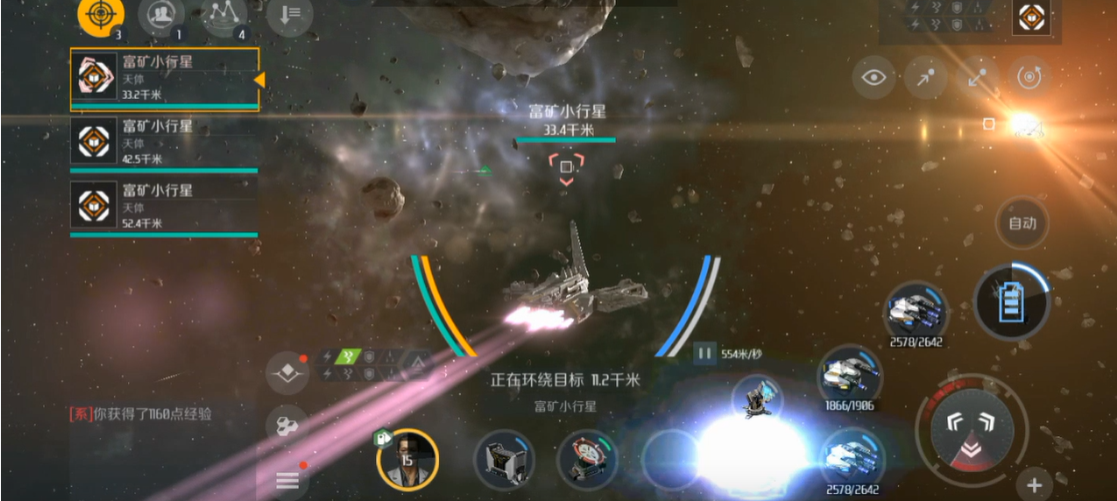The width and height of the screenshot is (1117, 501).
Task: Activate the 自动 autopilot button
Action: click(1022, 224)
